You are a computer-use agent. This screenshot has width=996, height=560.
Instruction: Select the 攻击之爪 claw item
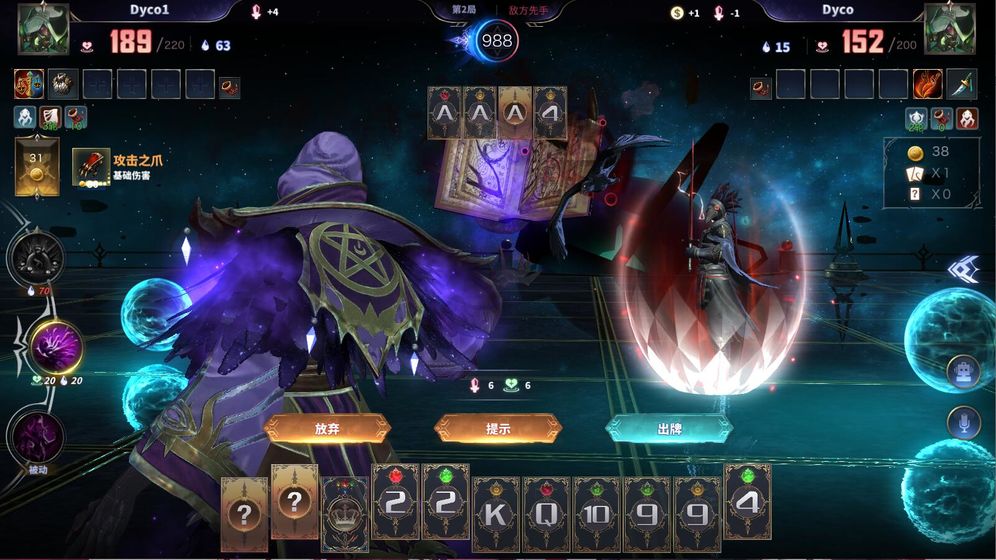click(91, 167)
